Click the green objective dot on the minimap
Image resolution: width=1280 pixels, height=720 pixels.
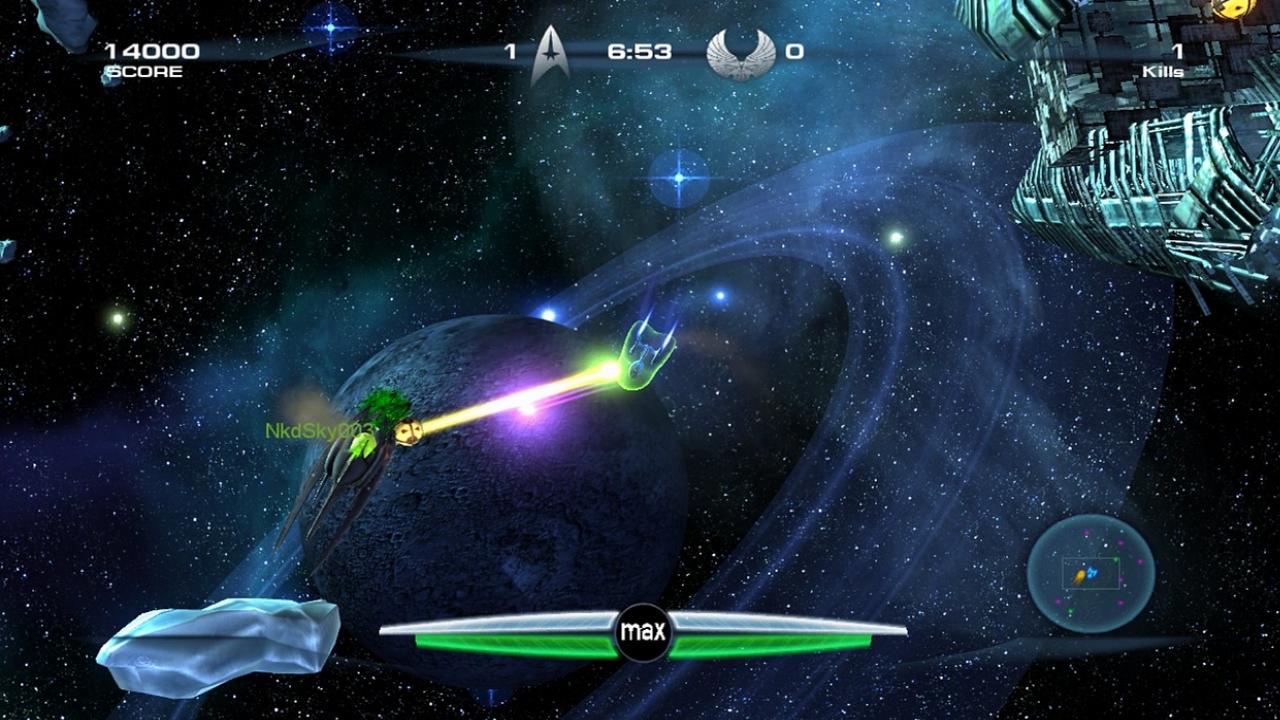coord(1116,559)
